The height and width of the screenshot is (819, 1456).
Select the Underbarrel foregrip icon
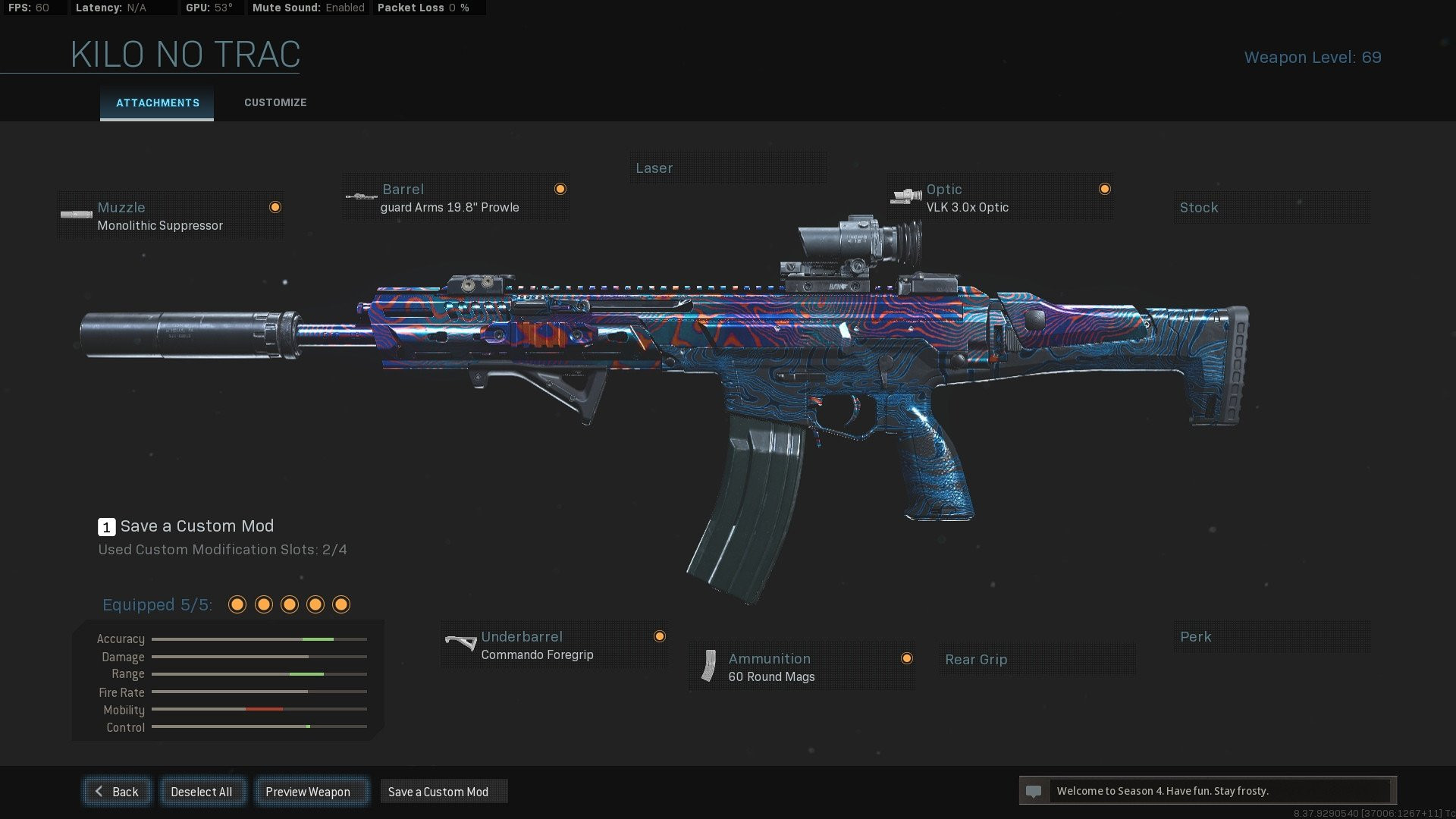pyautogui.click(x=460, y=643)
